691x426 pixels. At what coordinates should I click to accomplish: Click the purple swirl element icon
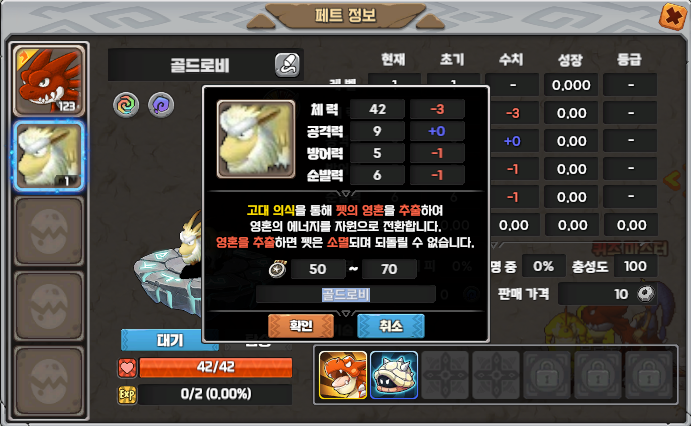coord(160,103)
